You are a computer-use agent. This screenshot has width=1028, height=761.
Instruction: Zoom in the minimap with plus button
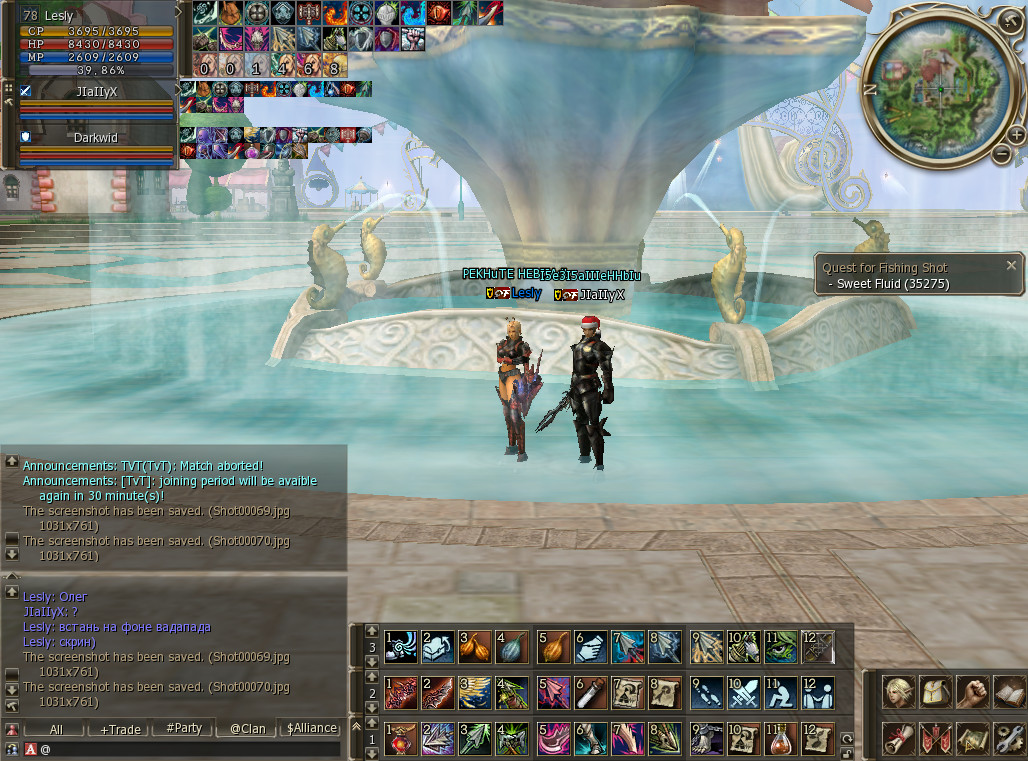[1016, 135]
